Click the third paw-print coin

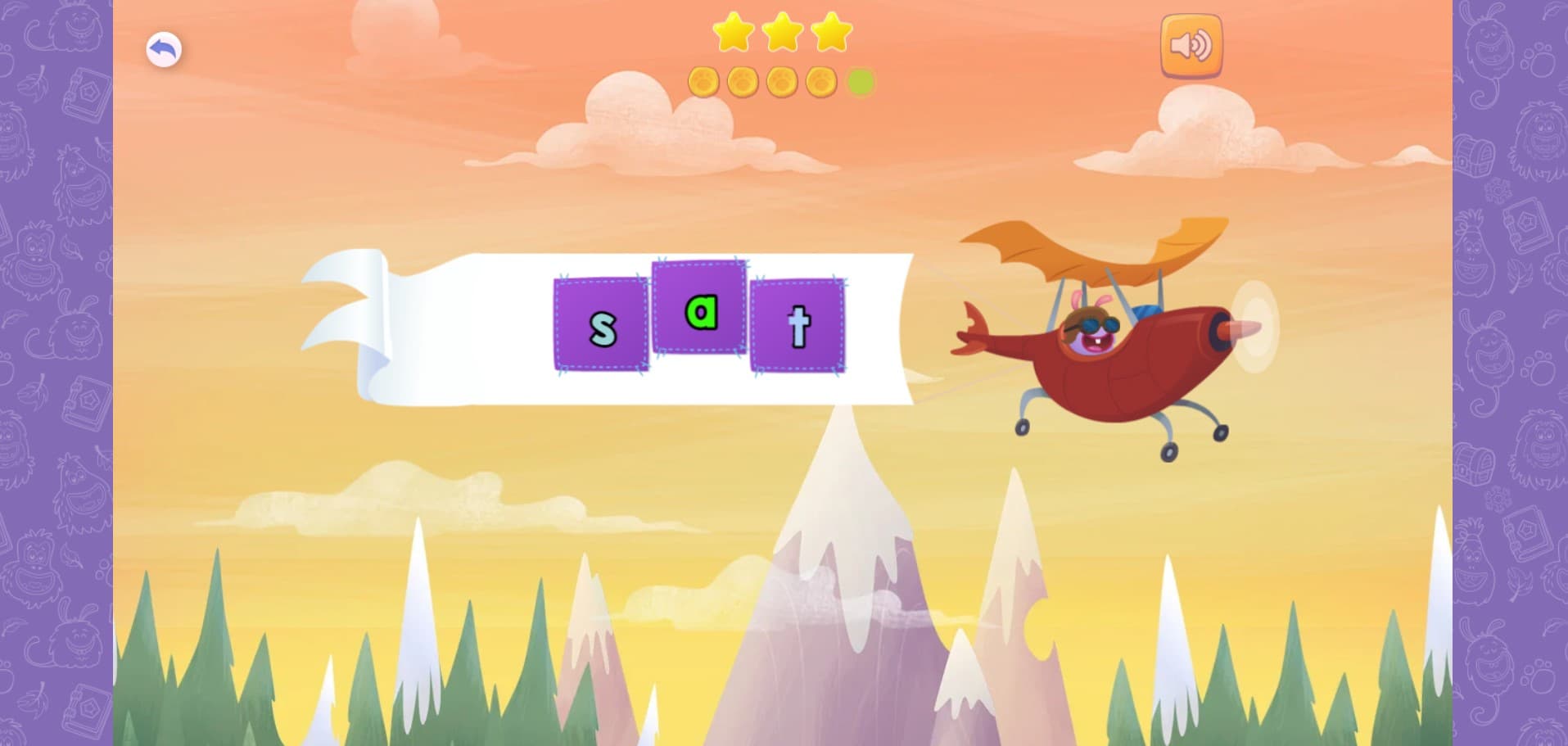click(x=782, y=80)
